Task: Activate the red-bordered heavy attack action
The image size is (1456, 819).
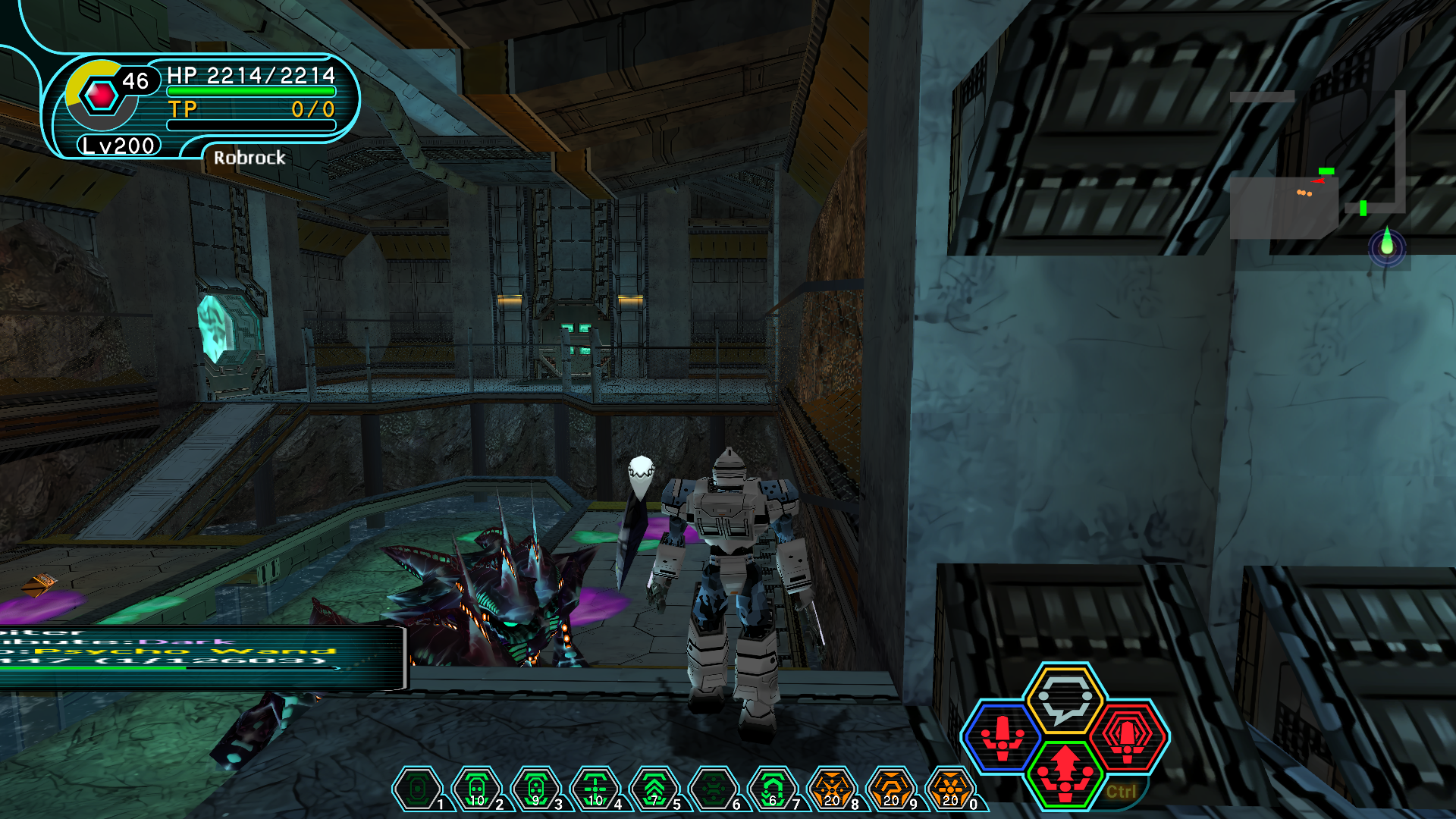Action: point(1128,737)
